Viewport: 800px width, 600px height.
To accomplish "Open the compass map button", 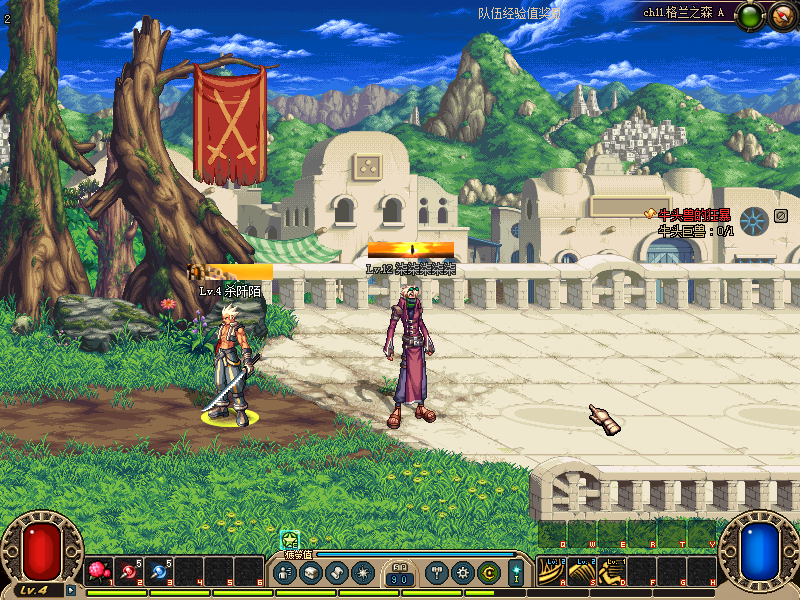I will [x=781, y=15].
